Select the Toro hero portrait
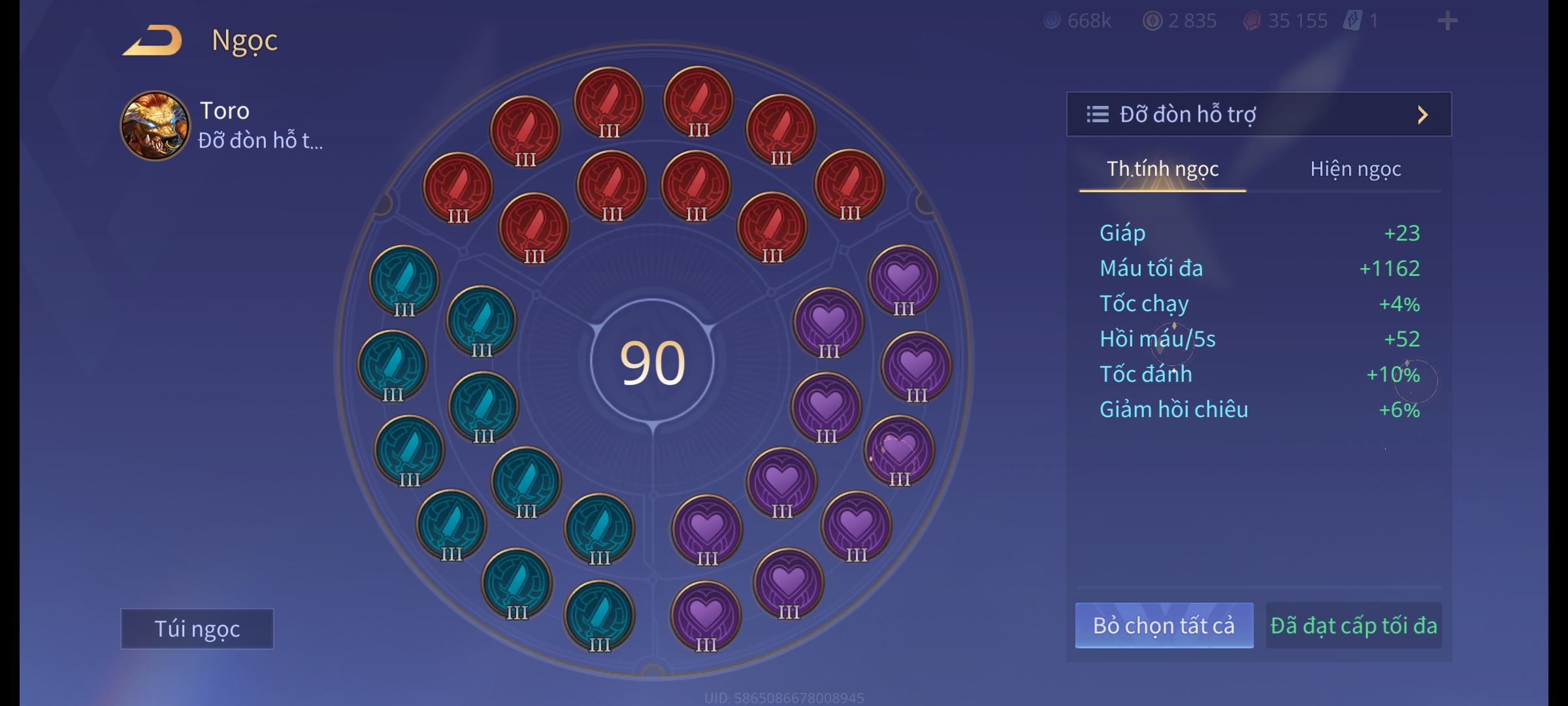 coord(155,126)
